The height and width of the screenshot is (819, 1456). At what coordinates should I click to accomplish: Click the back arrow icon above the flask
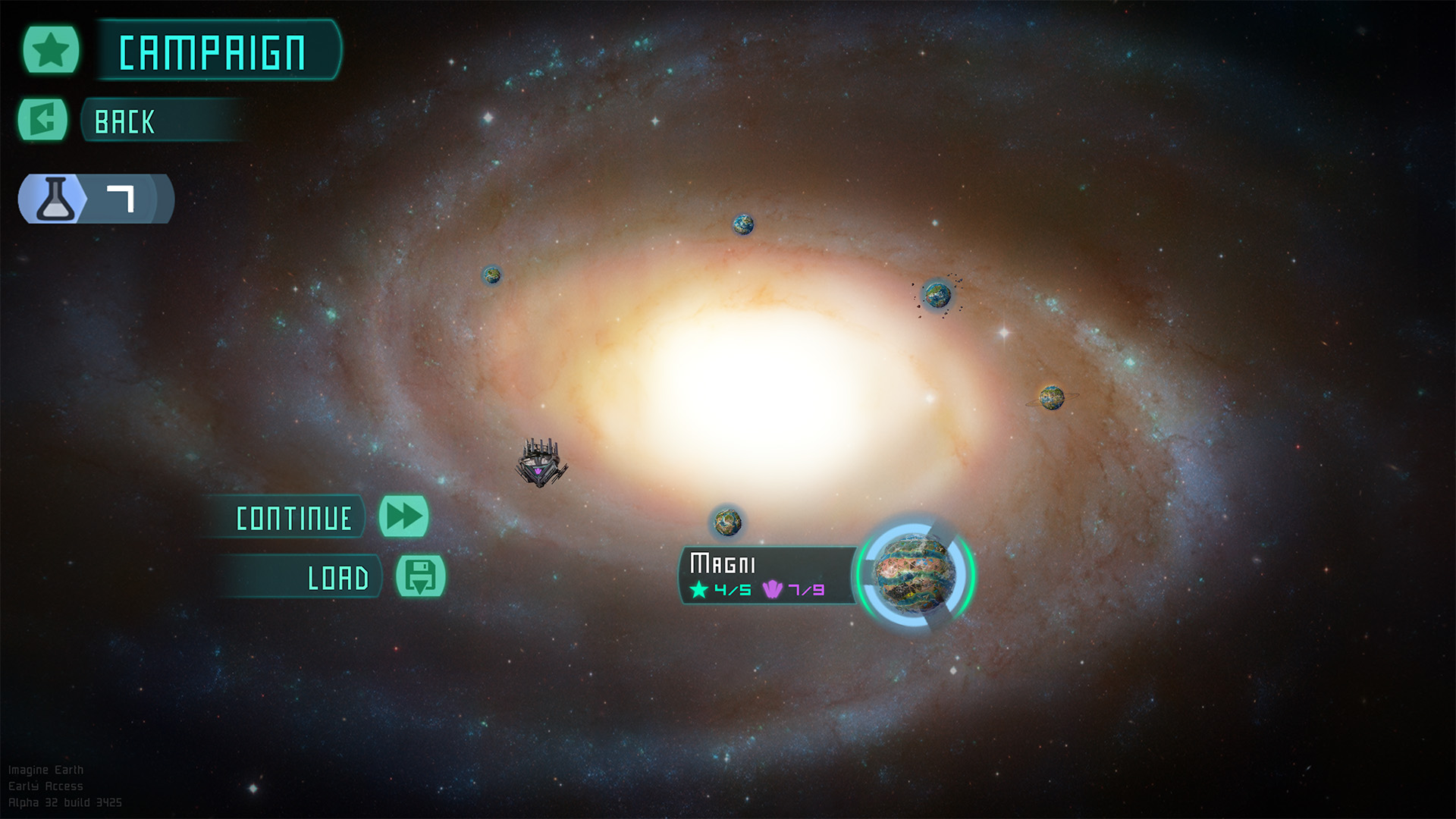pyautogui.click(x=42, y=120)
